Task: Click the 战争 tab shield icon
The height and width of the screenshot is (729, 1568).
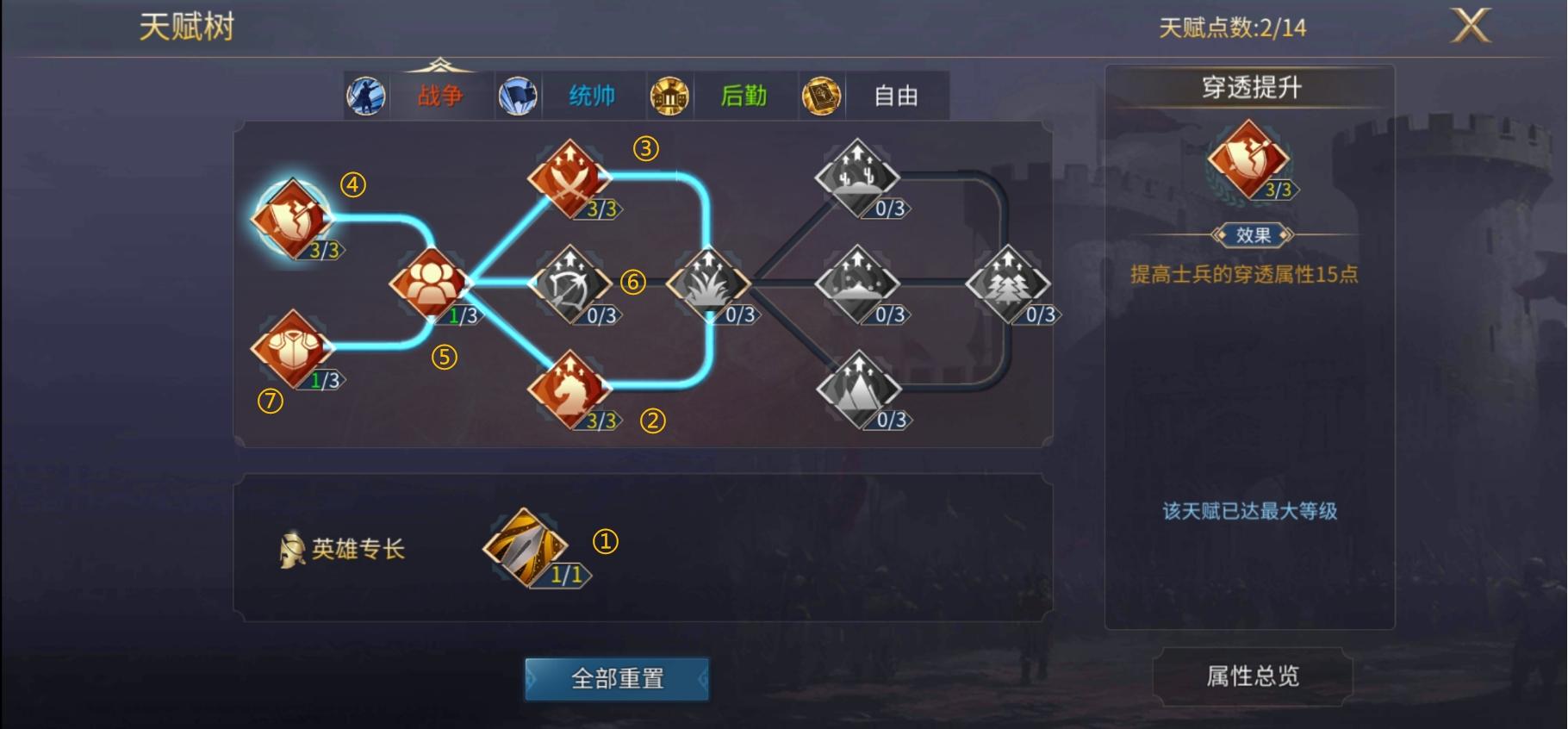Action: point(365,97)
